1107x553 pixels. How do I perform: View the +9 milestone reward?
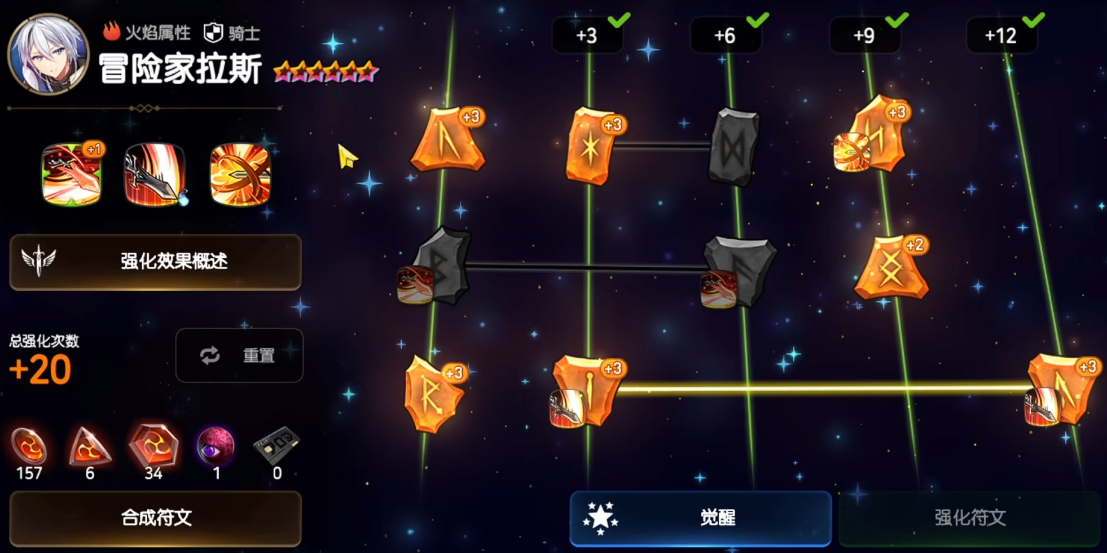click(865, 36)
